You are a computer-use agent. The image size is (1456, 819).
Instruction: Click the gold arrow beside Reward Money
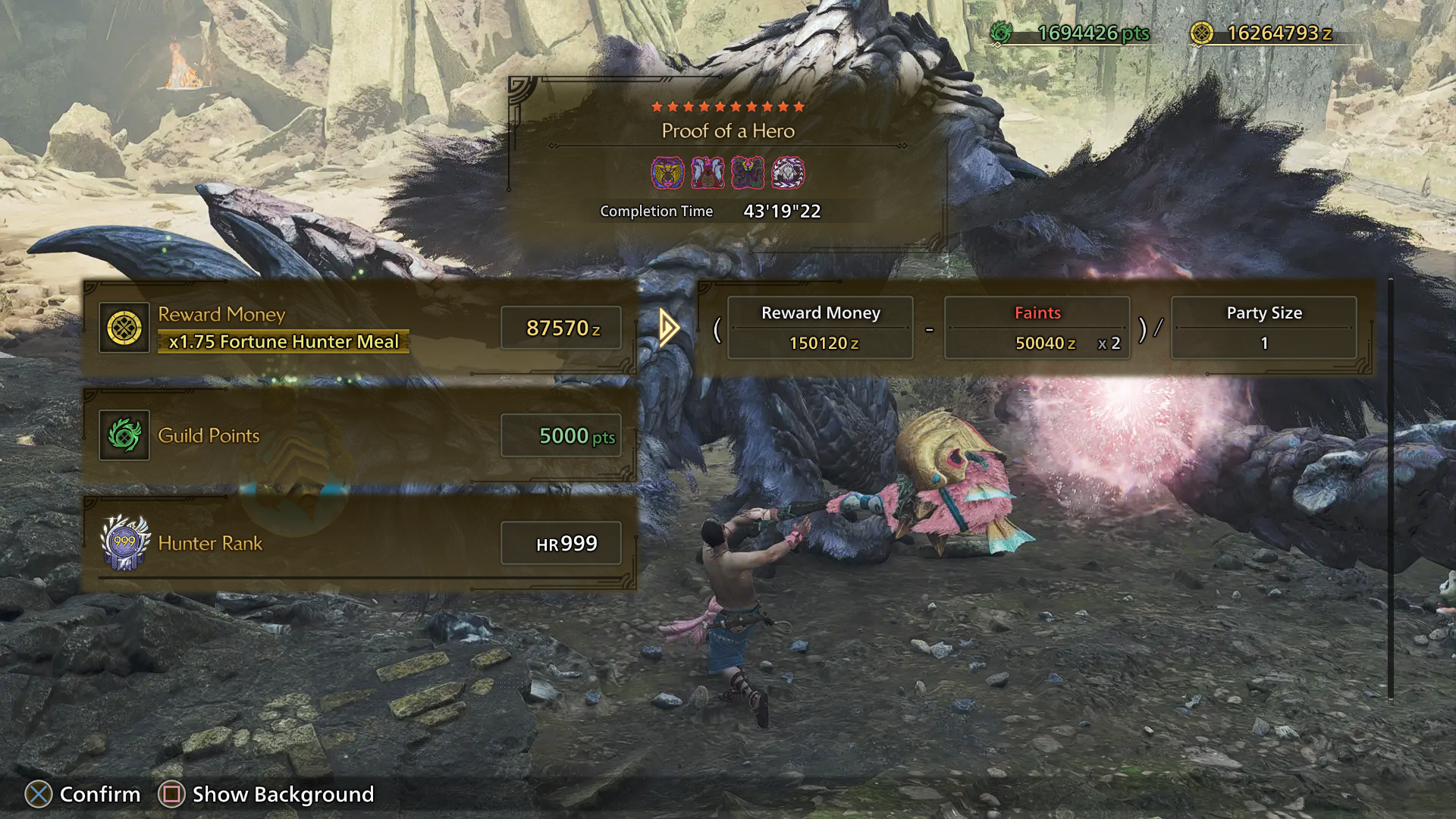pyautogui.click(x=669, y=328)
